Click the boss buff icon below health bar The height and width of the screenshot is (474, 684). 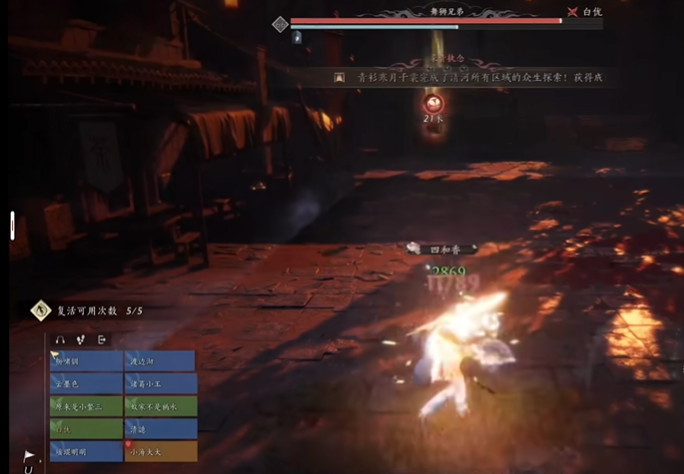point(297,37)
